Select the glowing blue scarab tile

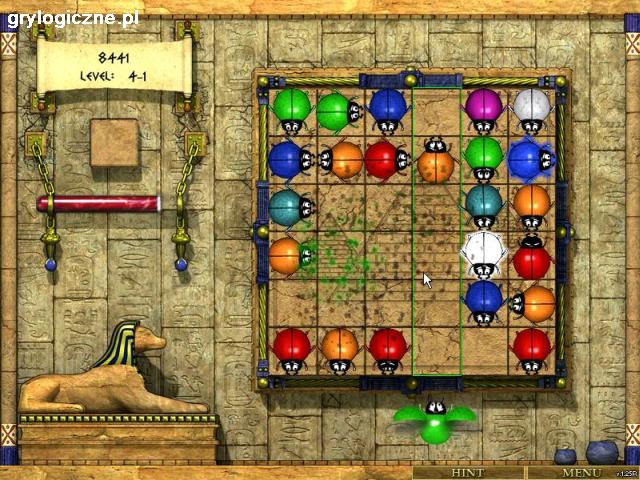(530, 160)
